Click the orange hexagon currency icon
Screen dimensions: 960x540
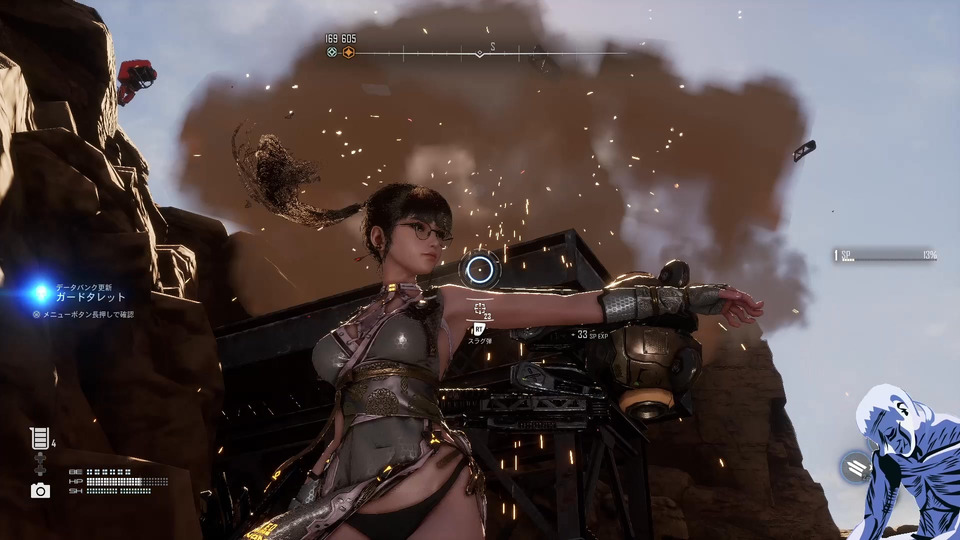pos(349,53)
